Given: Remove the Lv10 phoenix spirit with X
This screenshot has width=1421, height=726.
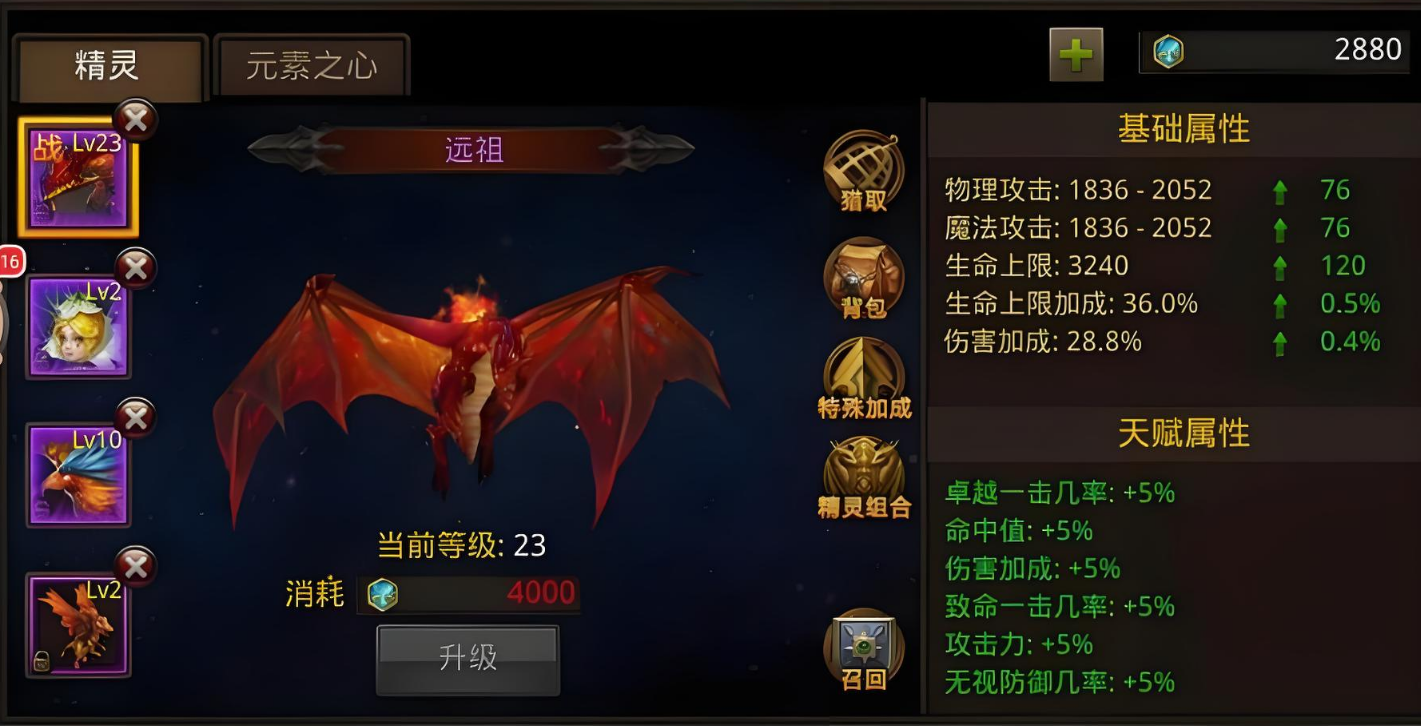Looking at the screenshot, I should [x=136, y=418].
